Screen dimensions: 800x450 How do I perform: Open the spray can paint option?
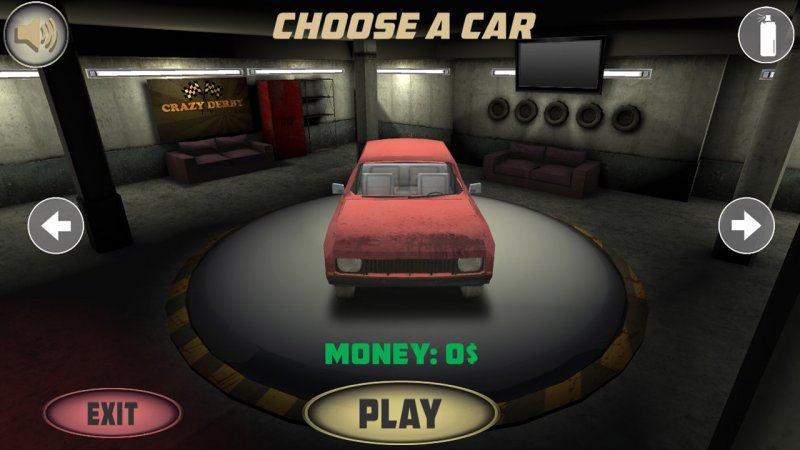click(x=765, y=34)
